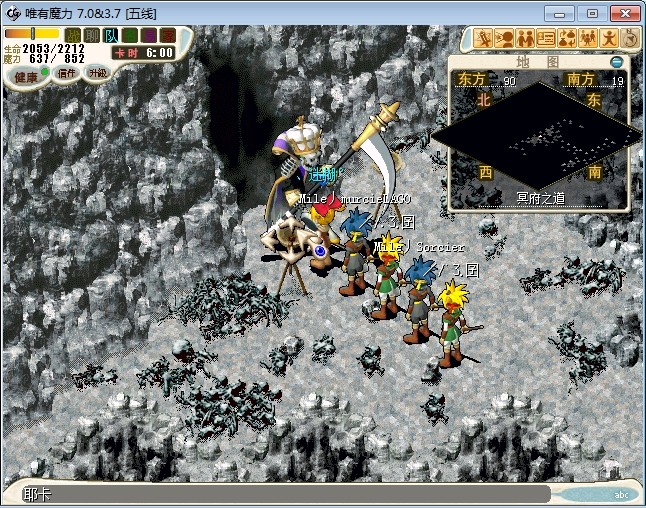Open the battle skill icon with sparks
Viewport: 646px width, 508px height.
coord(484,39)
